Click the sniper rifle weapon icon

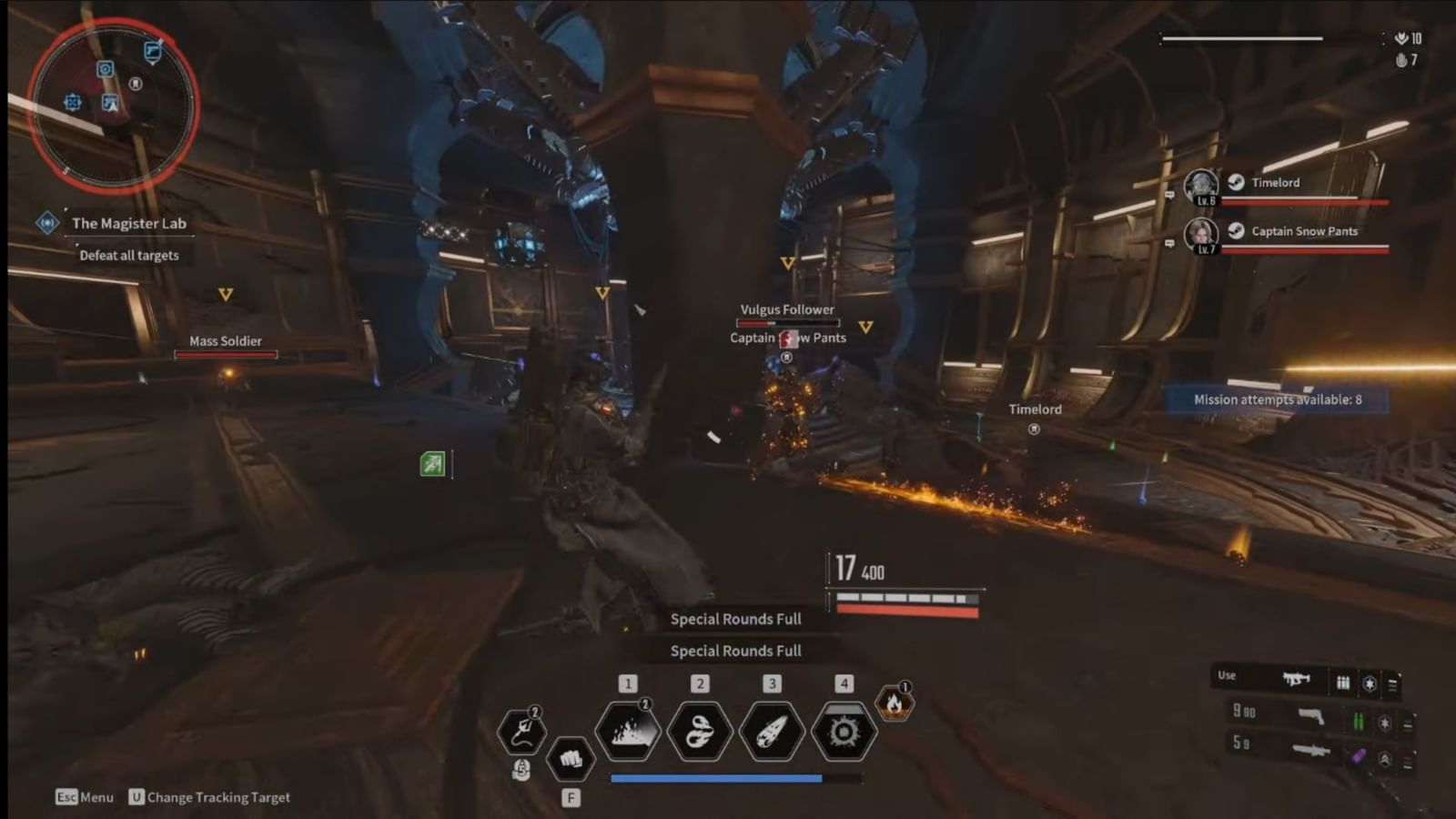1310,752
